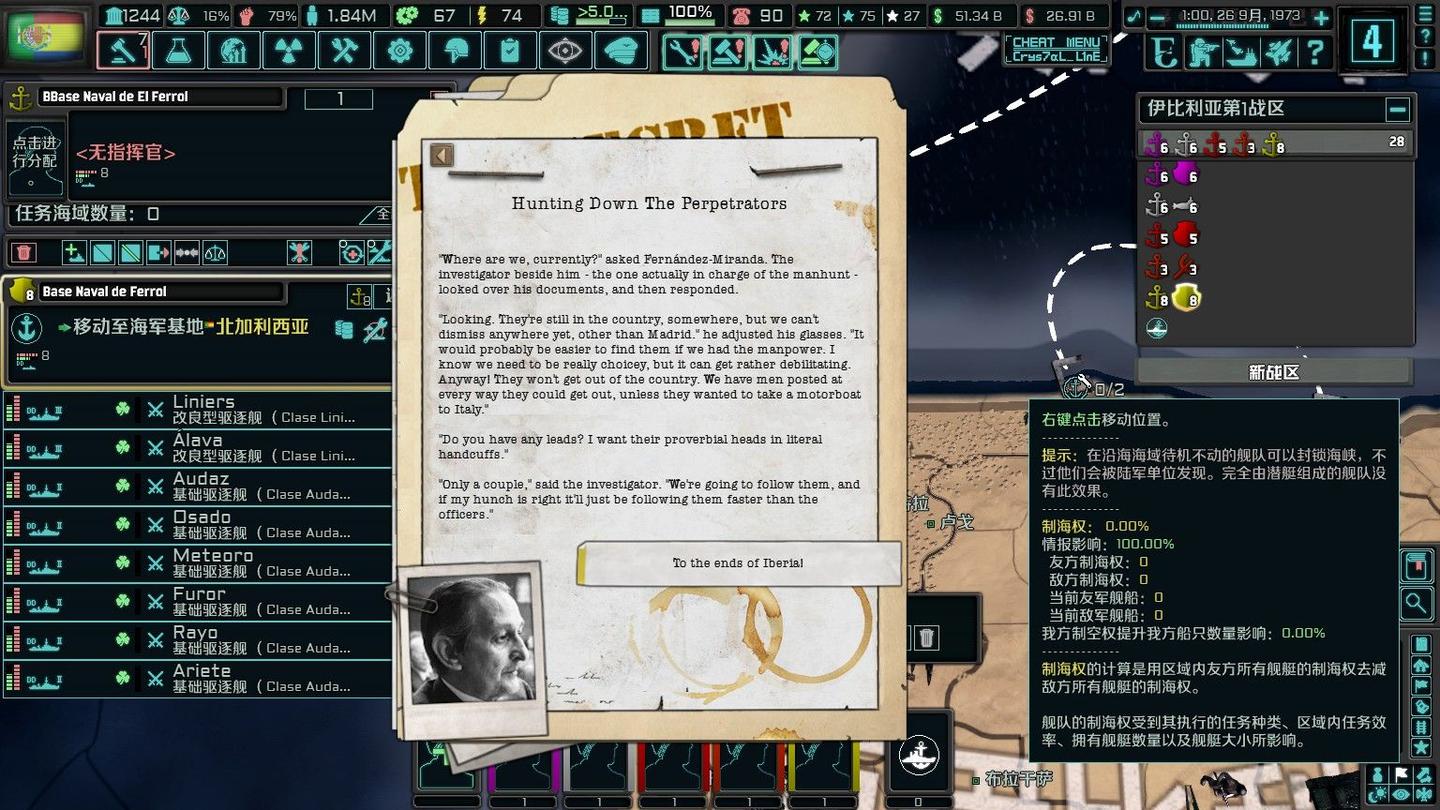Open the recruit and deploy helmet panel
Viewport: 1440px width, 810px height.
pyautogui.click(x=455, y=50)
